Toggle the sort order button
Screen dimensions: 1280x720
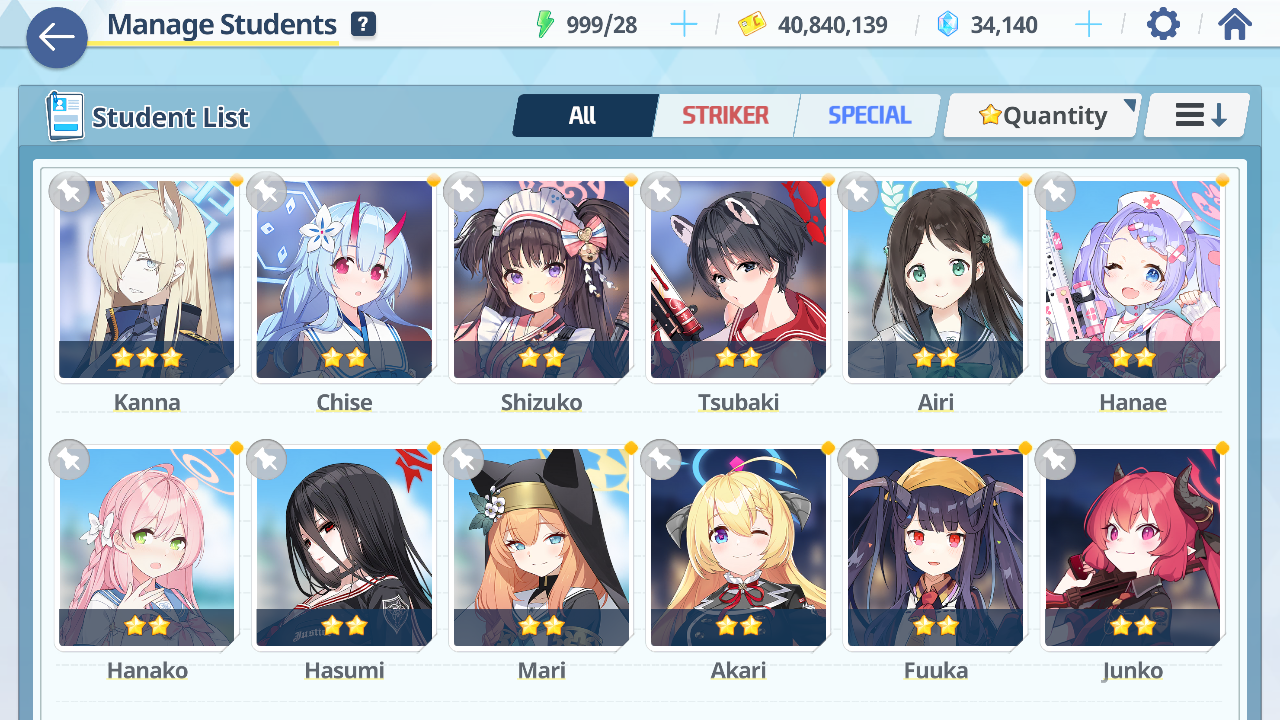coord(1198,116)
